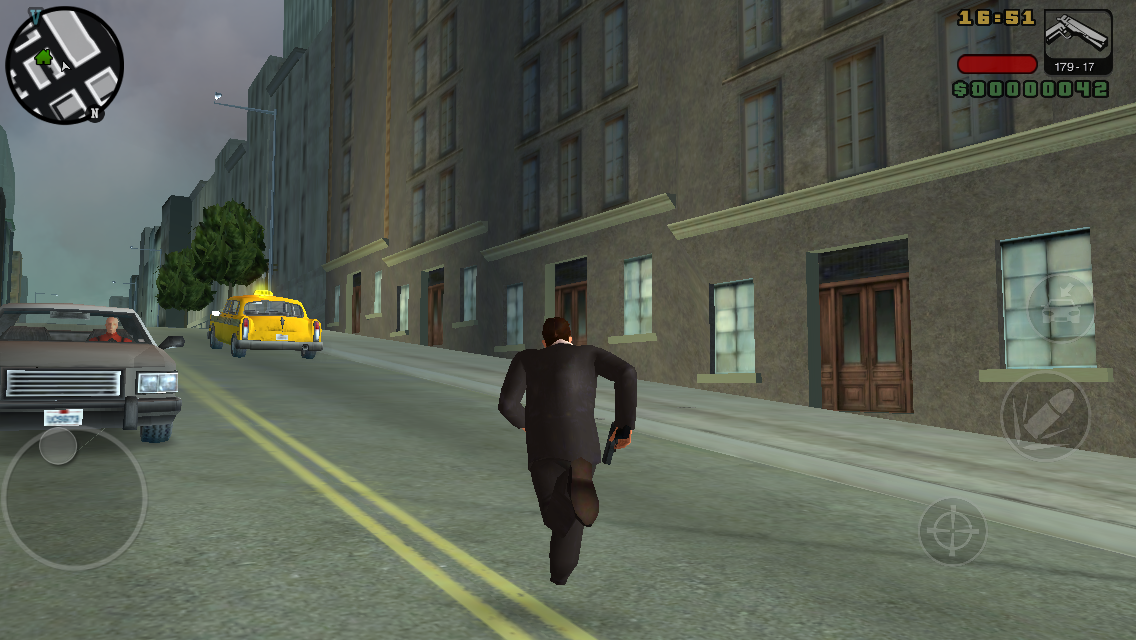Tap the pistol weapon icon
1136x640 pixels.
pyautogui.click(x=1077, y=35)
